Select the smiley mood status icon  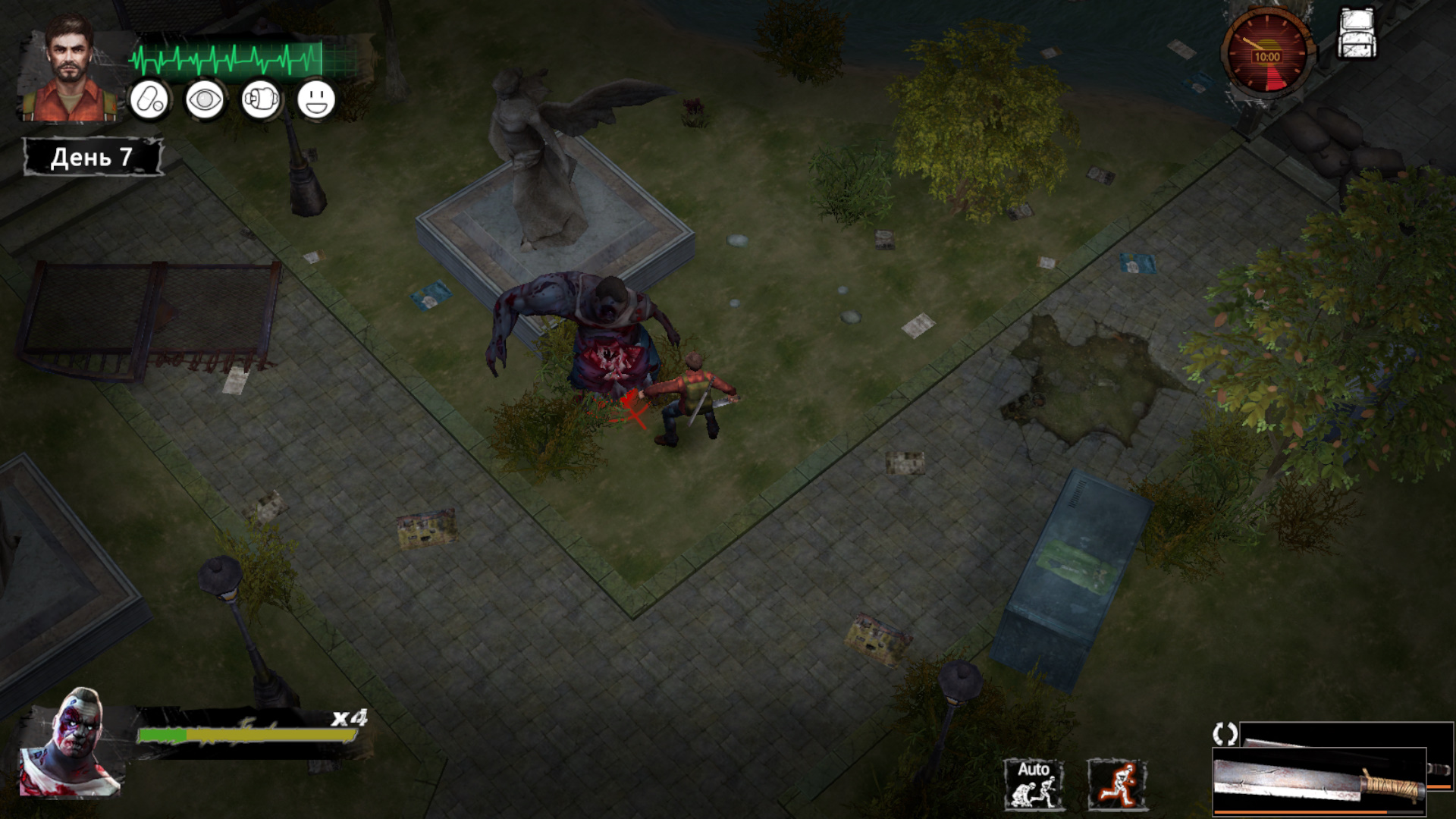pyautogui.click(x=316, y=100)
